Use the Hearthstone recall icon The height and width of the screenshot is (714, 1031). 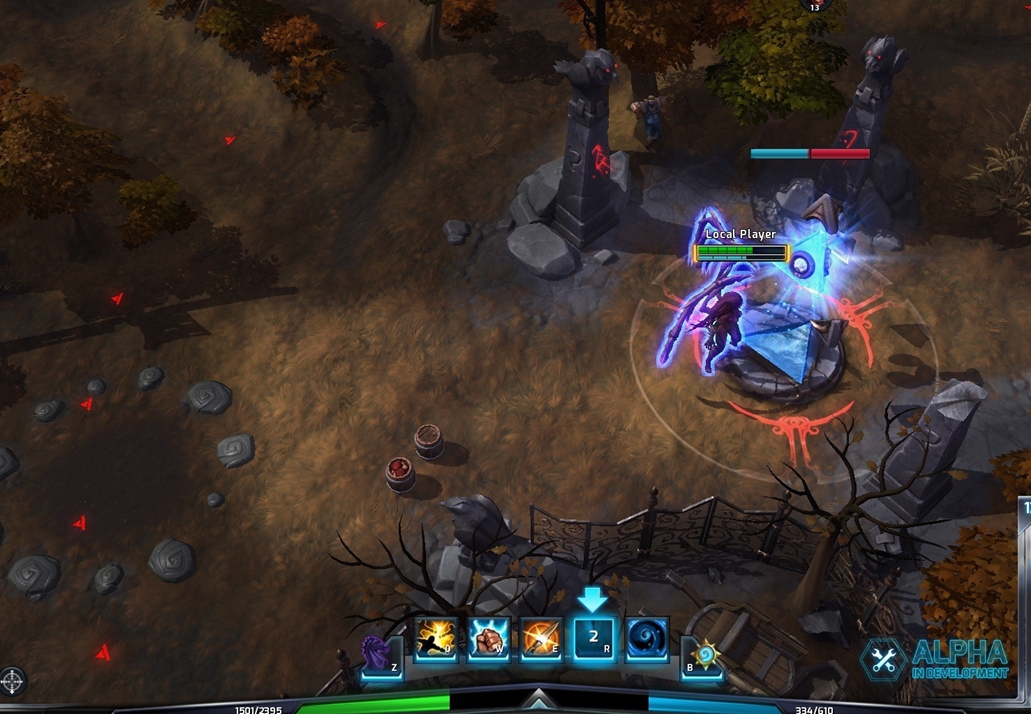pyautogui.click(x=702, y=657)
